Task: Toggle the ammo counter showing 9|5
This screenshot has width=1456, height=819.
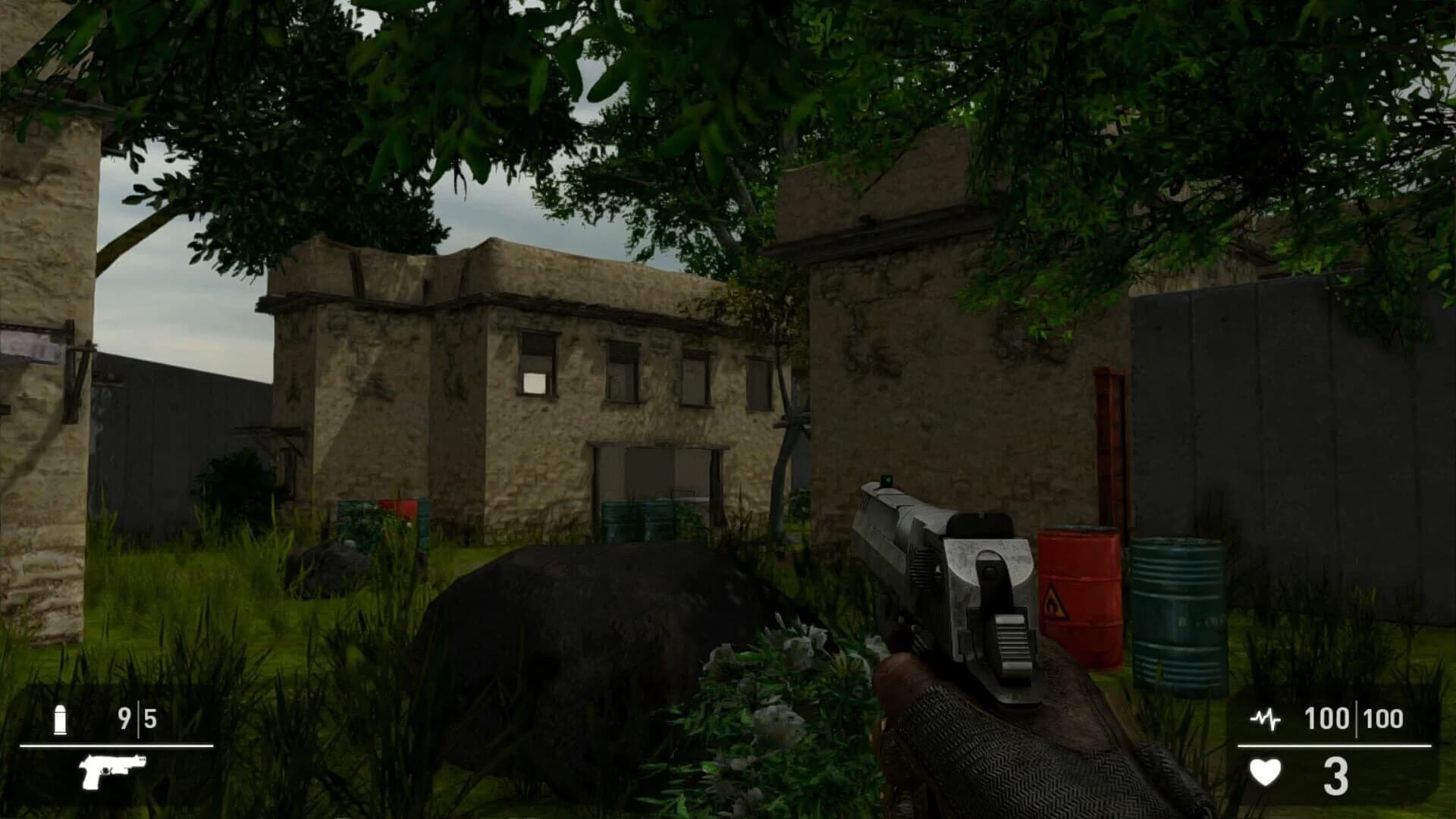Action: click(137, 716)
